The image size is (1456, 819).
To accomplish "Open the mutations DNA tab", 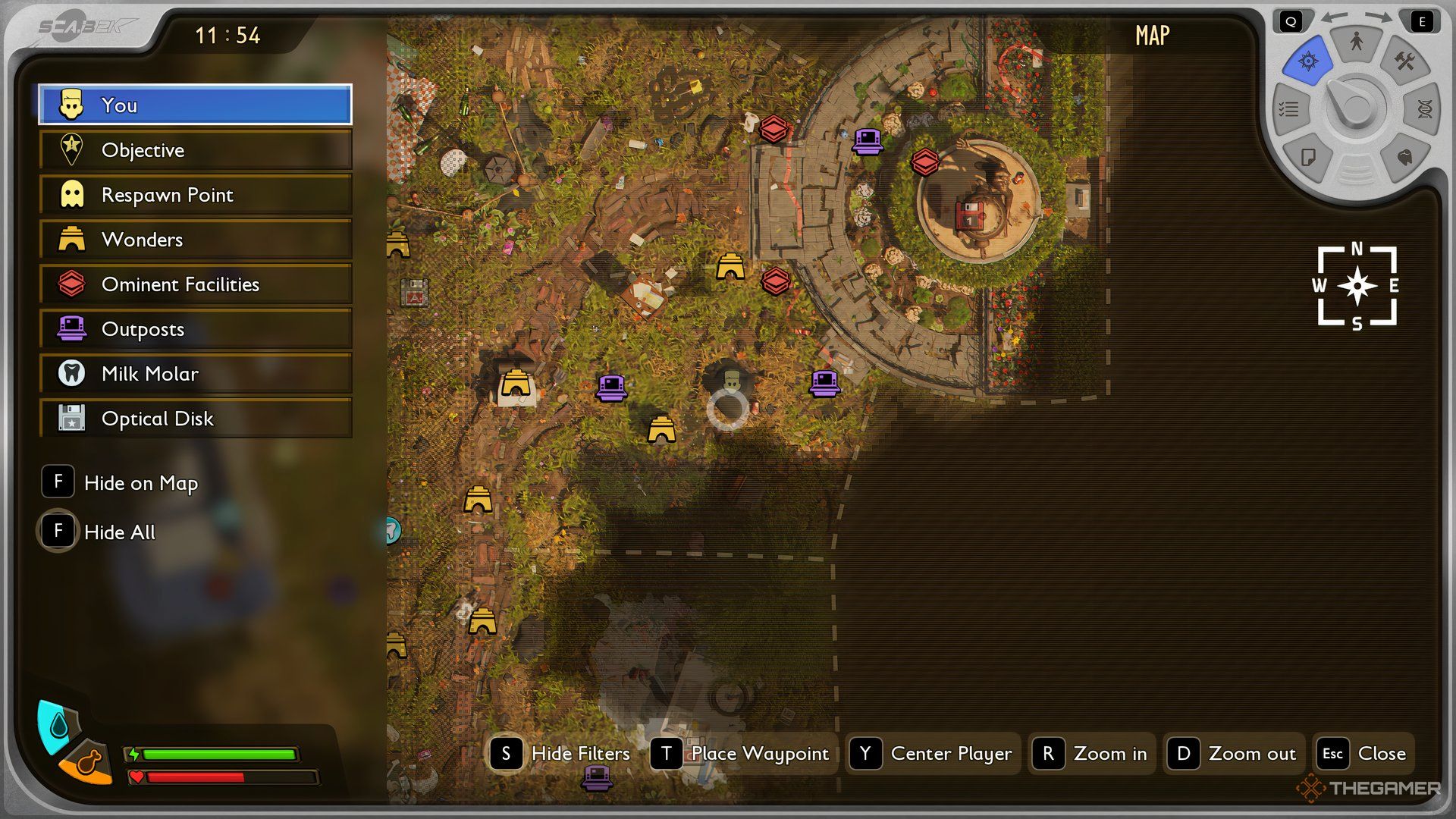I will click(x=1424, y=110).
